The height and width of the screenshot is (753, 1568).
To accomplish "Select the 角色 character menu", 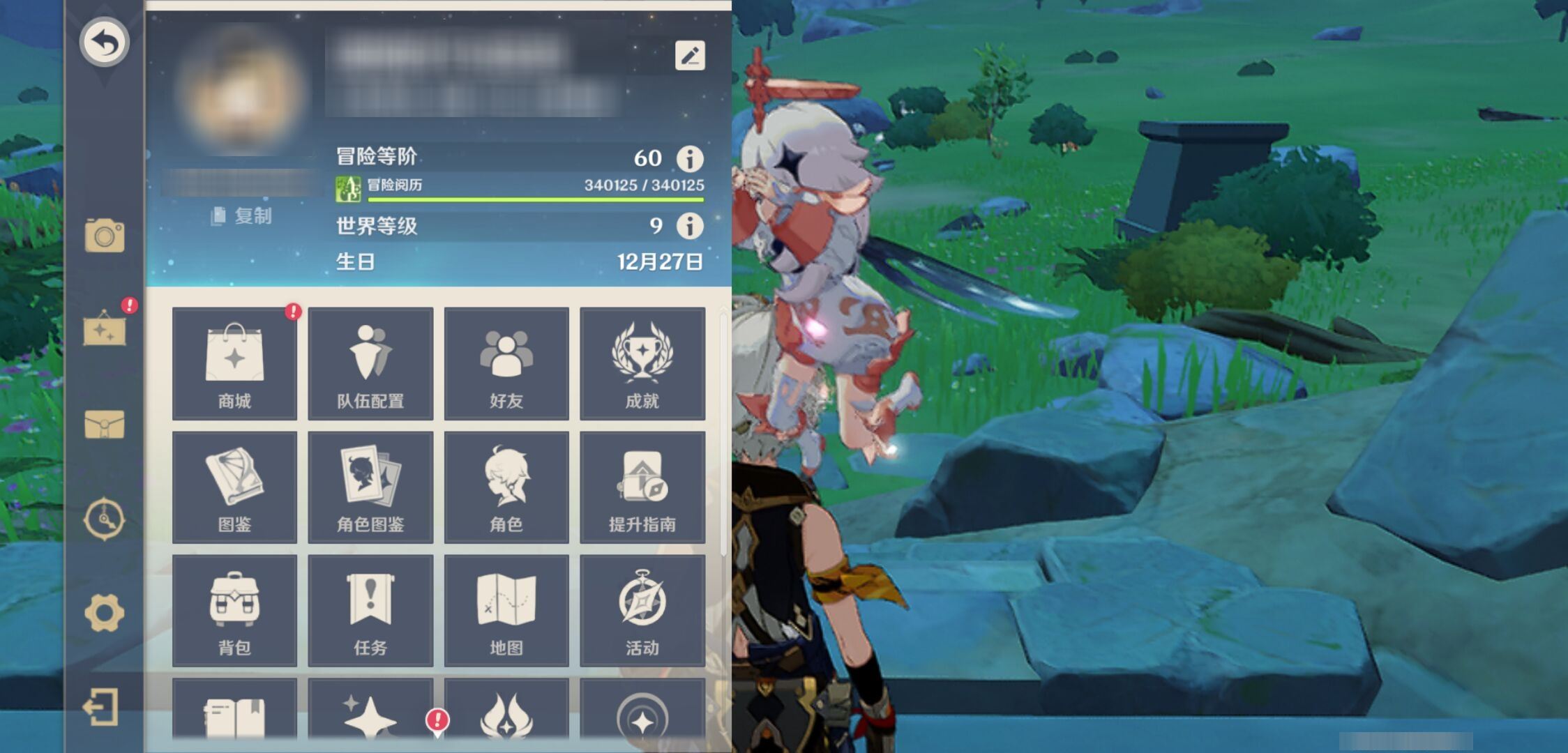I will 506,487.
